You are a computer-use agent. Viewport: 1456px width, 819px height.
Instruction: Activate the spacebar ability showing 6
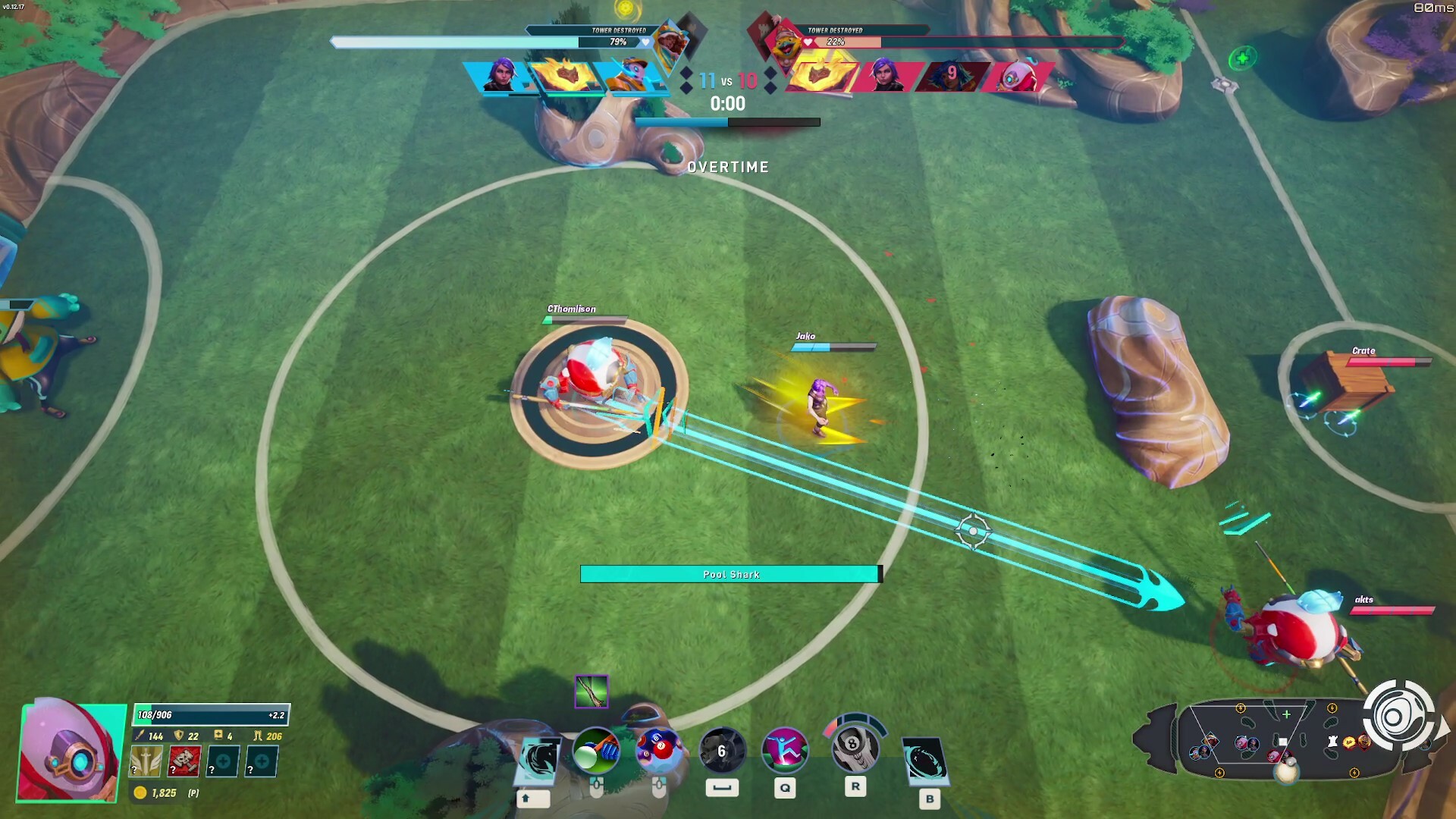click(720, 751)
